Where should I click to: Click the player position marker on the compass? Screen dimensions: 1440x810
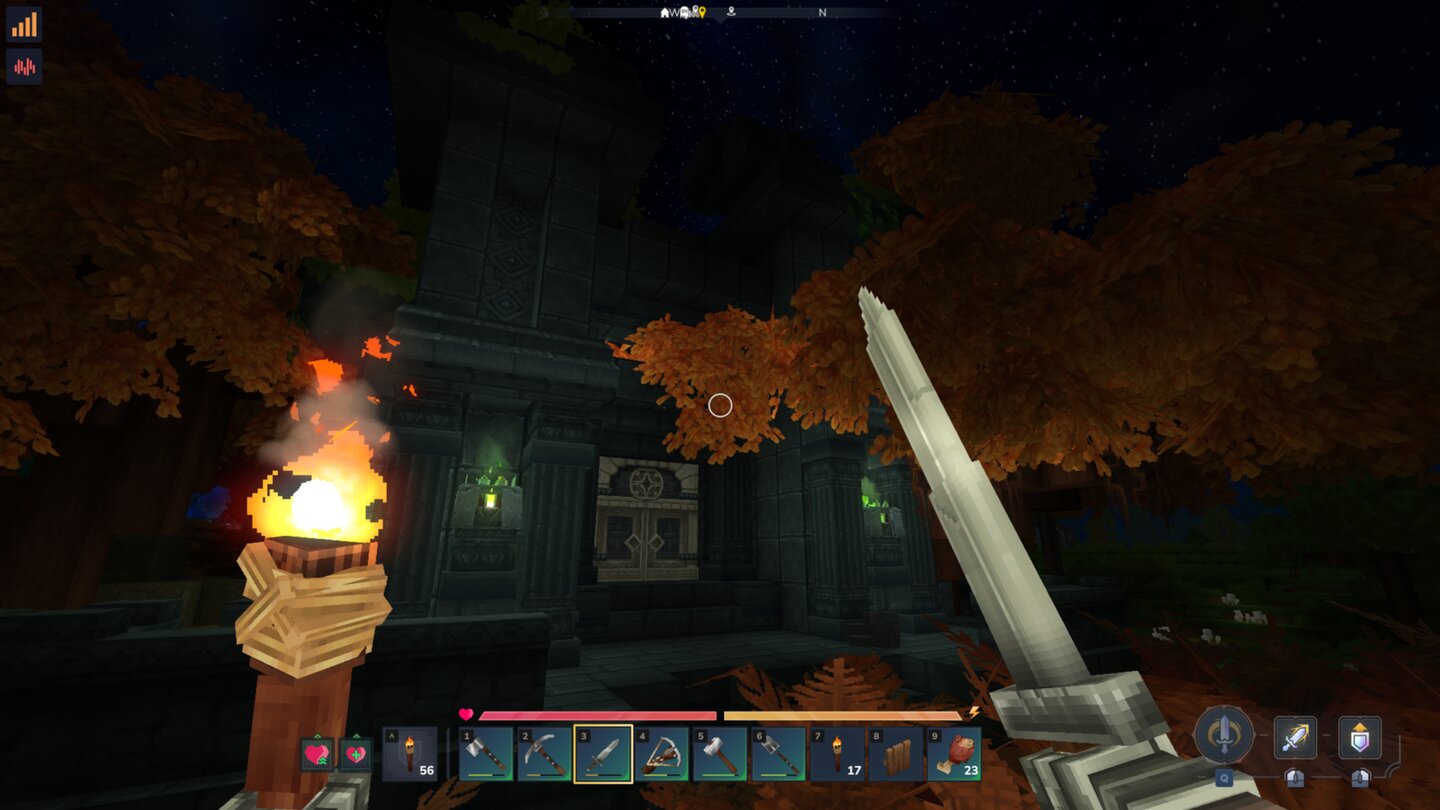point(732,12)
